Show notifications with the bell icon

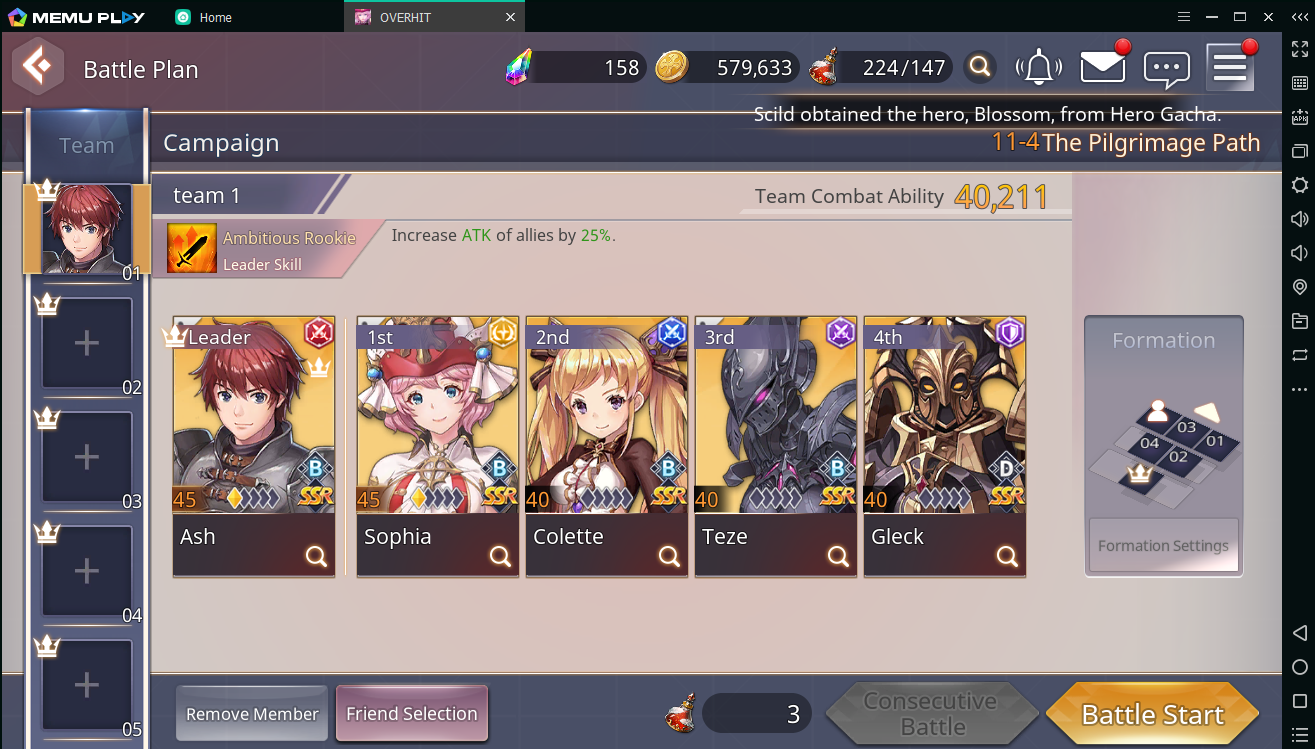tap(1039, 67)
